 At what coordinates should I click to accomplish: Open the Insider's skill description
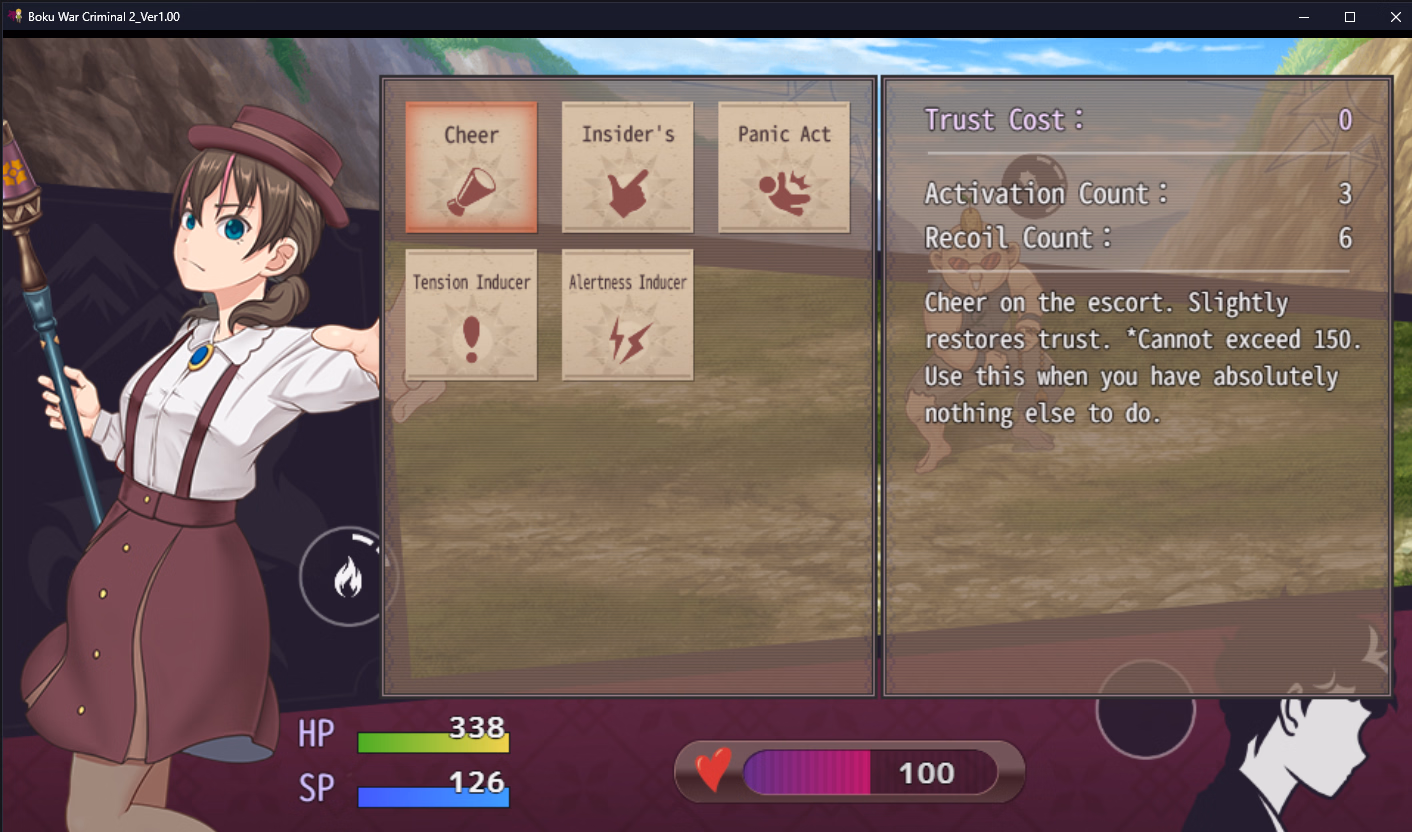(627, 166)
